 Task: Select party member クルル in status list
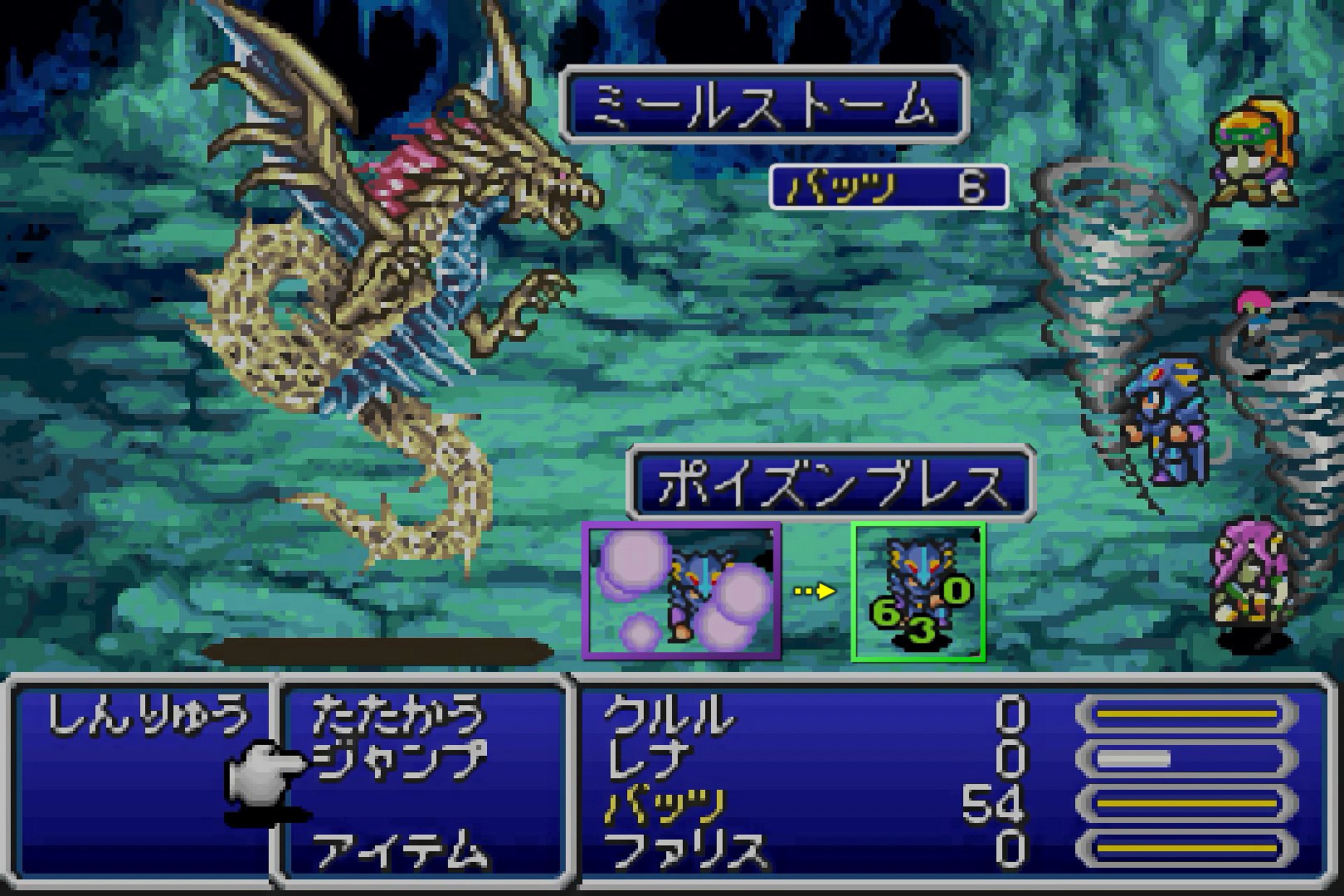coord(669,715)
